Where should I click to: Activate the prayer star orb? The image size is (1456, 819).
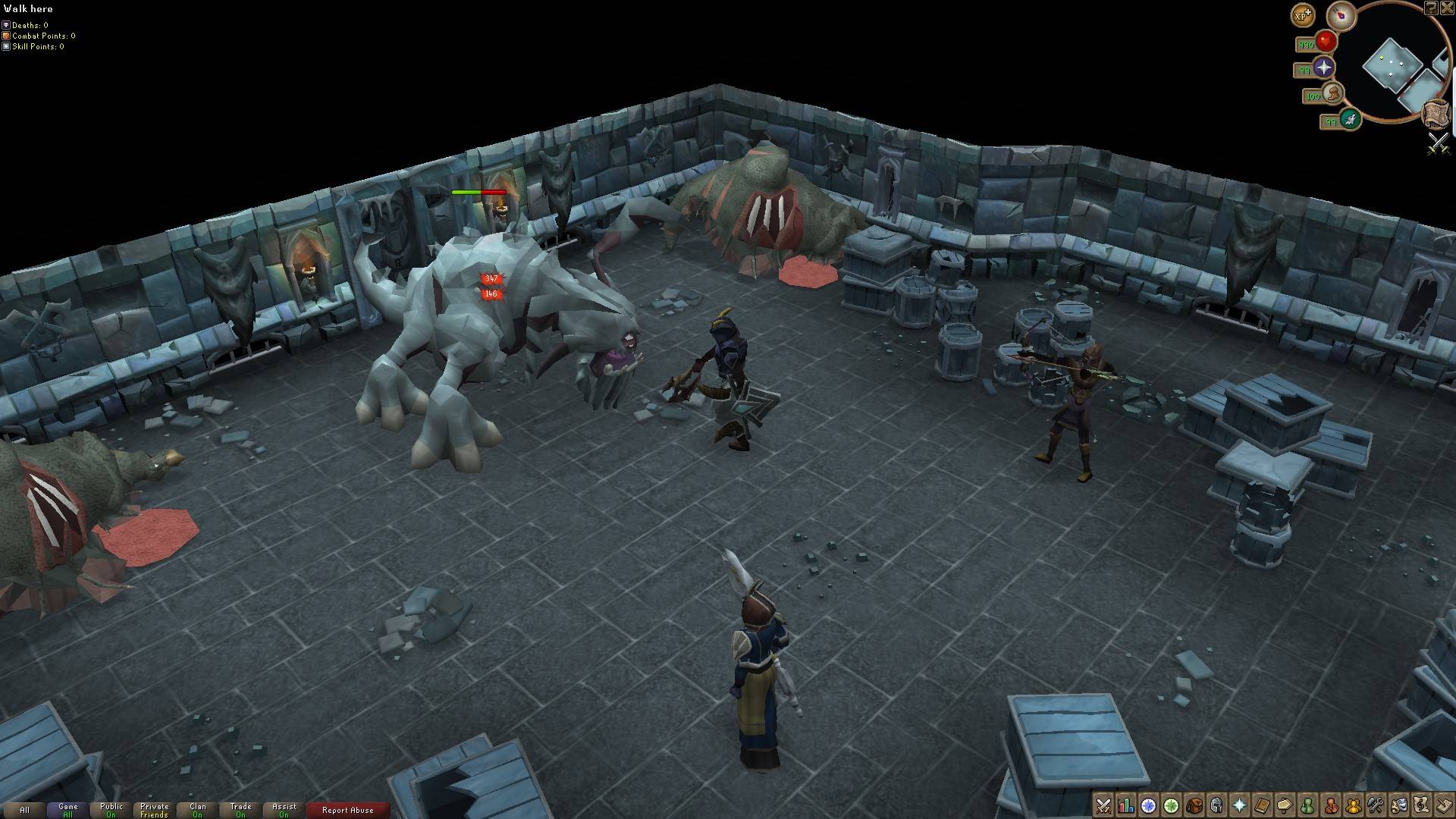[x=1324, y=67]
